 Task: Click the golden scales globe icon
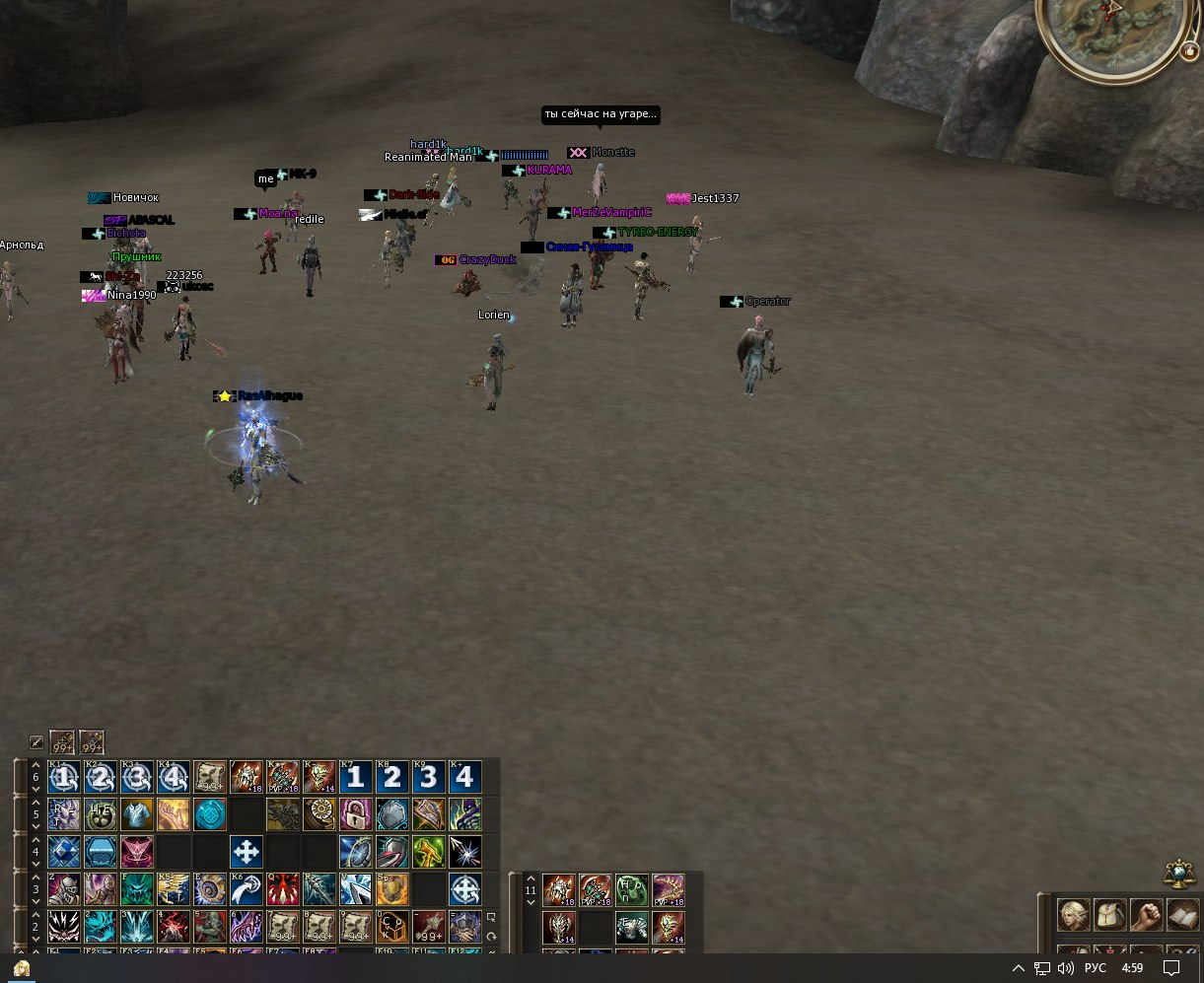tap(1177, 874)
